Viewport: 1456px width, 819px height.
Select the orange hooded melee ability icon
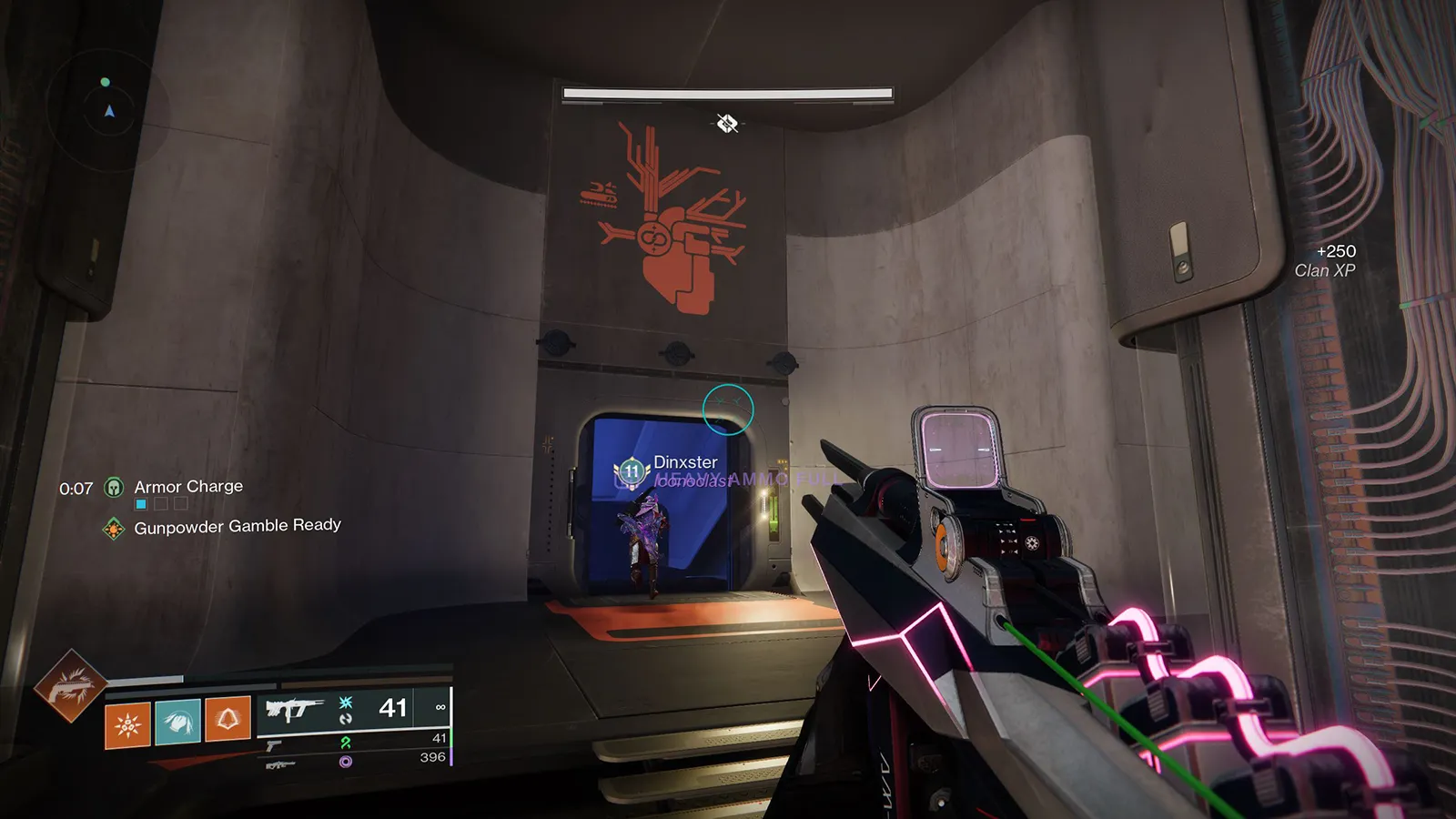227,720
